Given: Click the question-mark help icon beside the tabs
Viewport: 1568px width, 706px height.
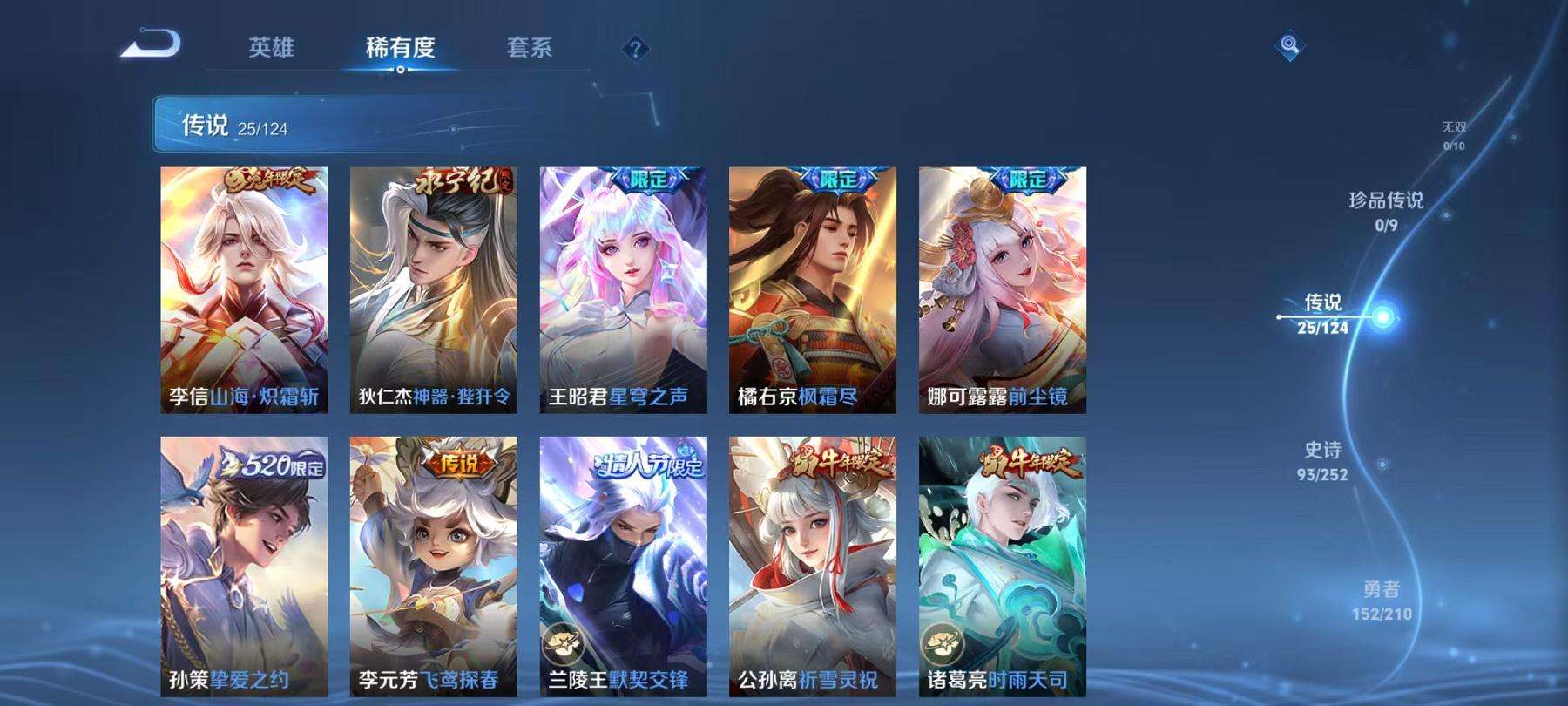Looking at the screenshot, I should (637, 49).
